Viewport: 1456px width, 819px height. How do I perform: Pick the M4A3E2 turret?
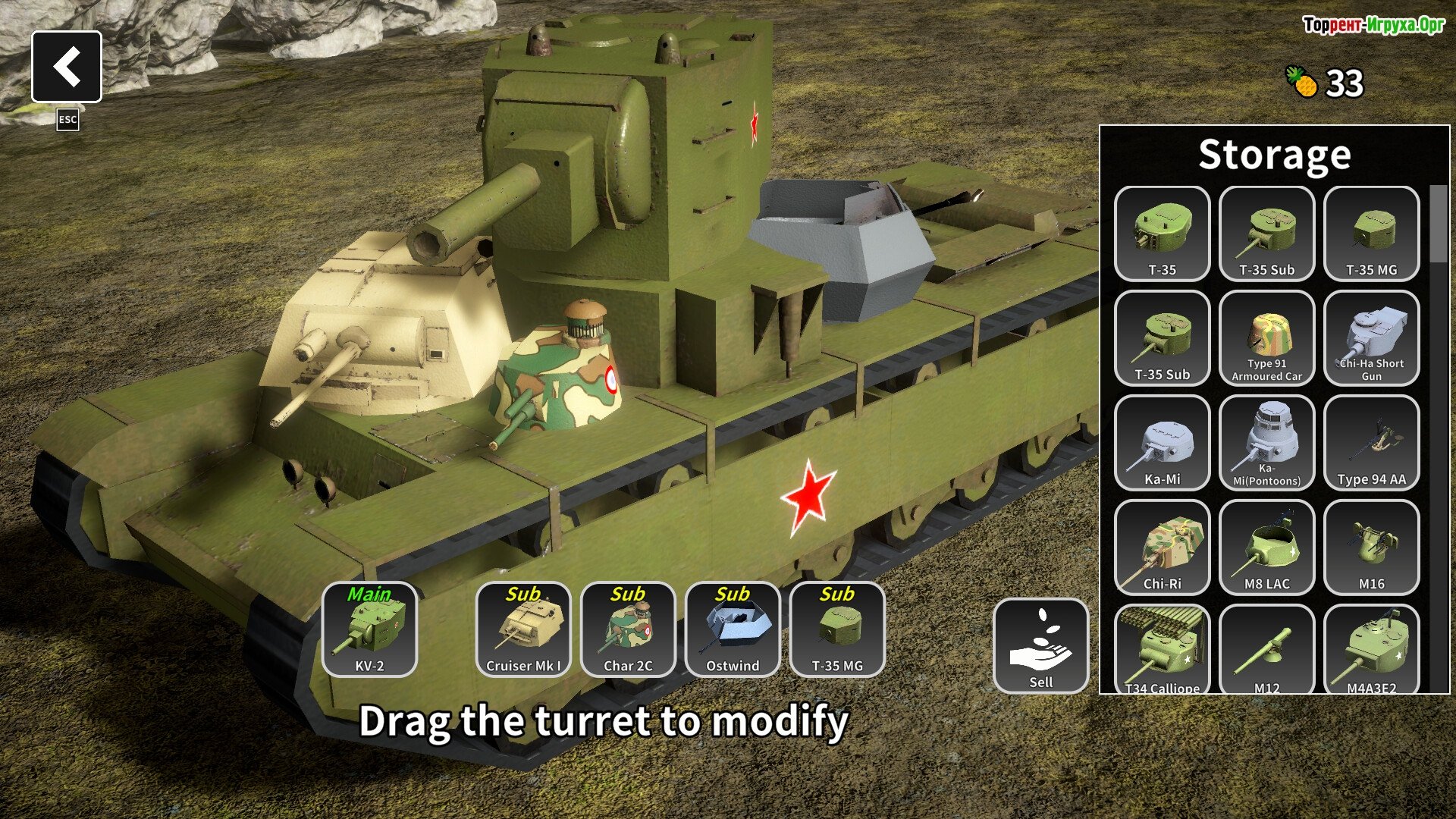1371,649
